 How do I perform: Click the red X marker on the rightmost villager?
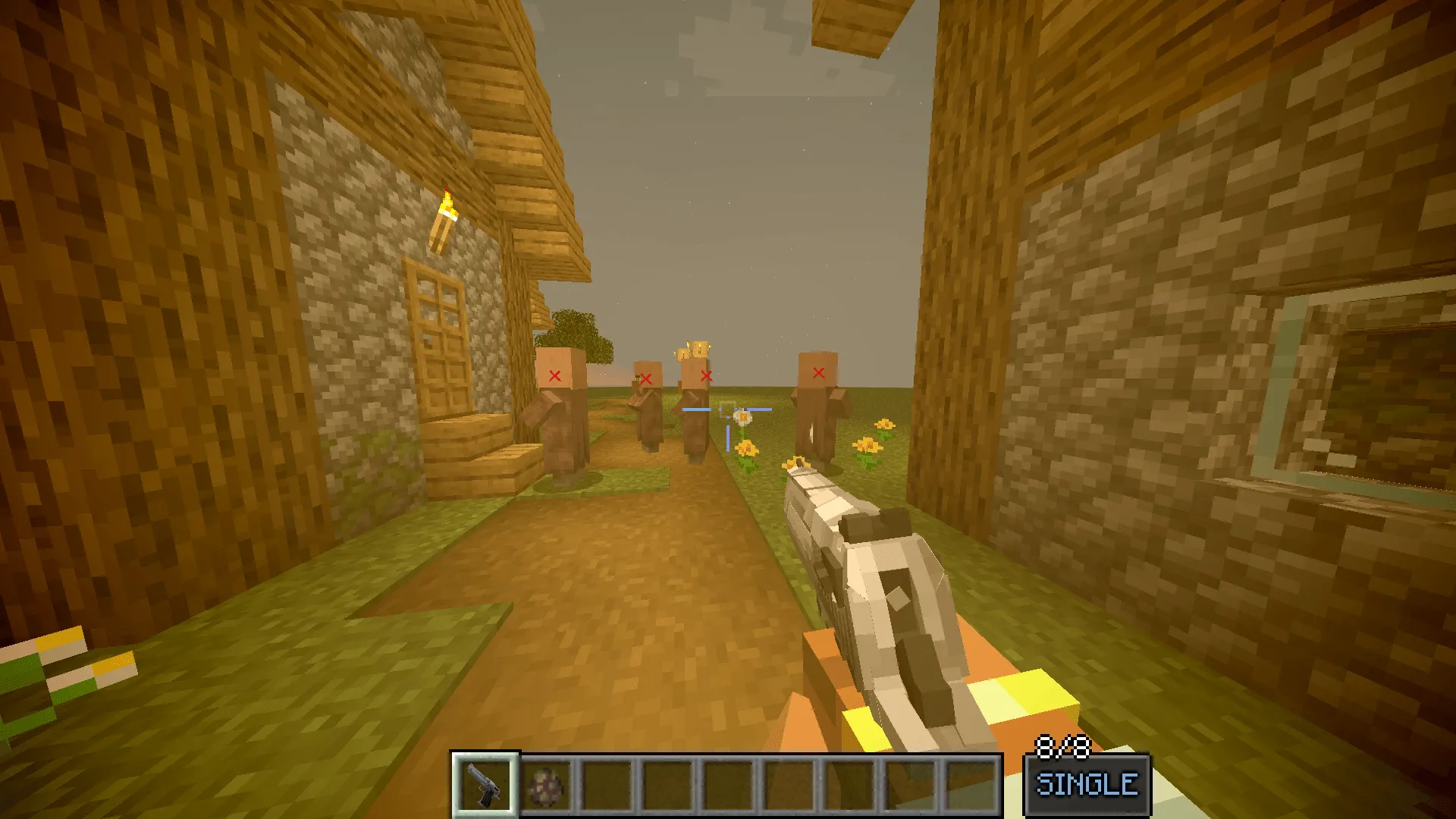pos(819,372)
